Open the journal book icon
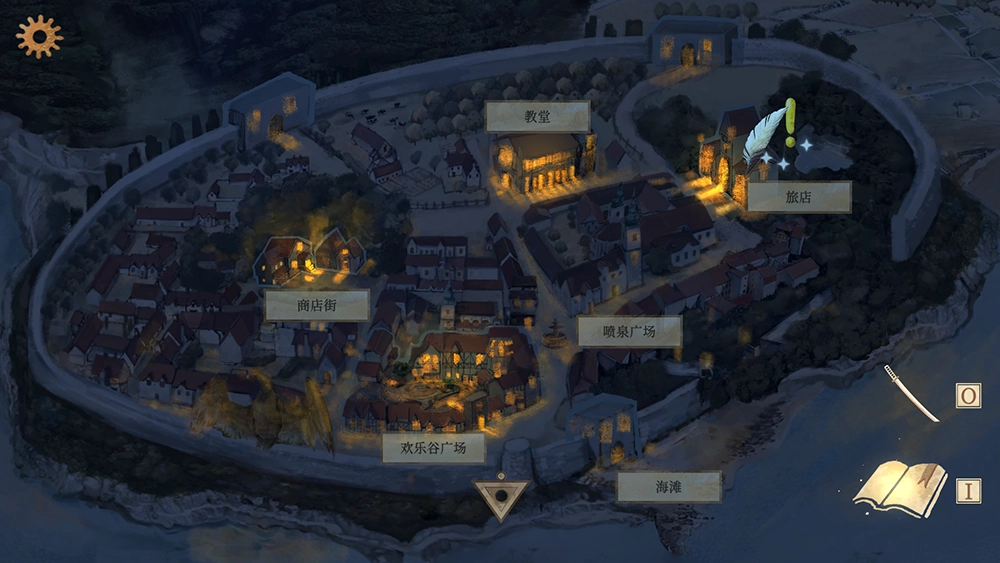Image resolution: width=1000 pixels, height=563 pixels. [901, 488]
